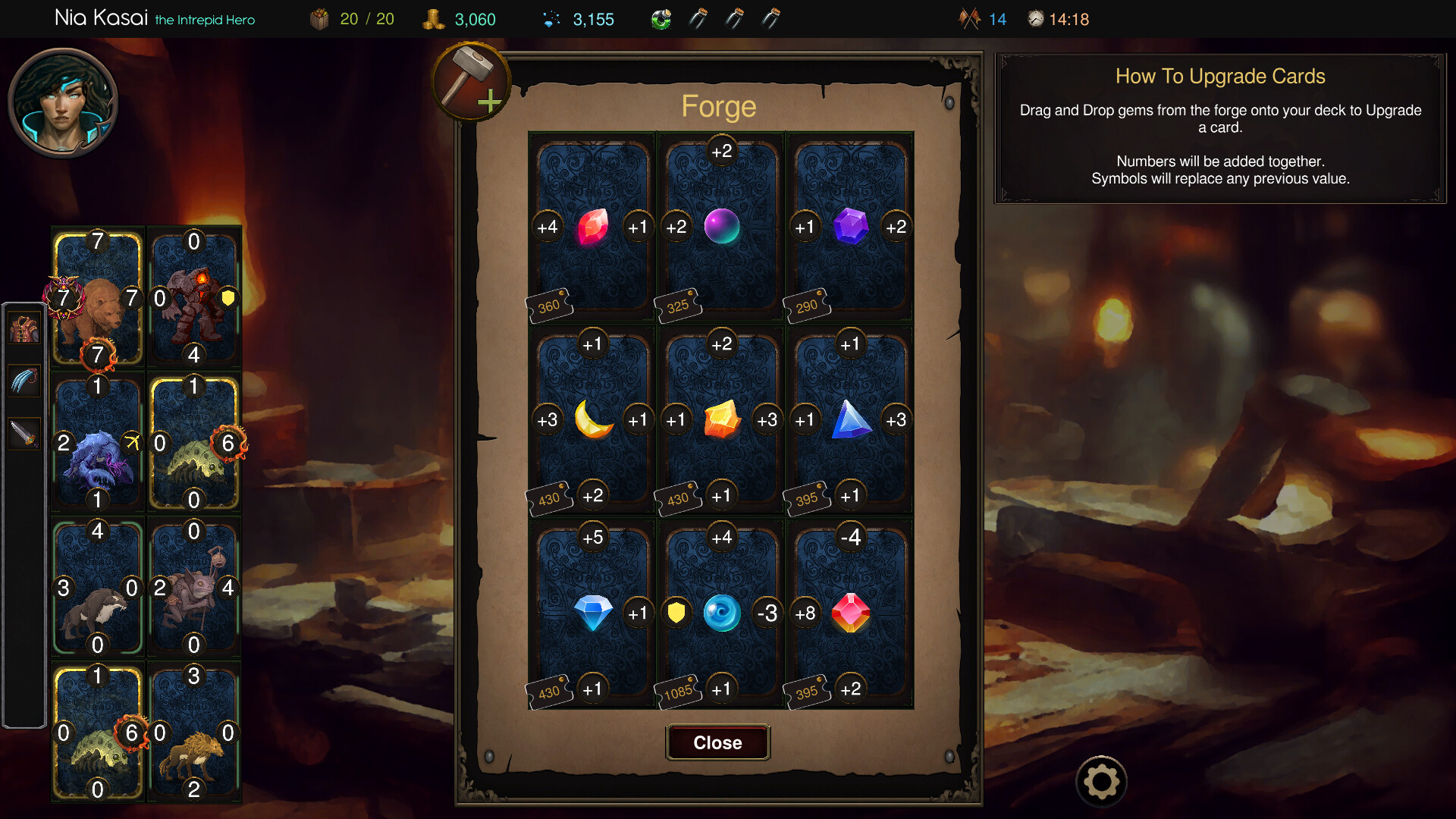Open the settings gear in the bottom right
This screenshot has height=819, width=1456.
(1101, 780)
